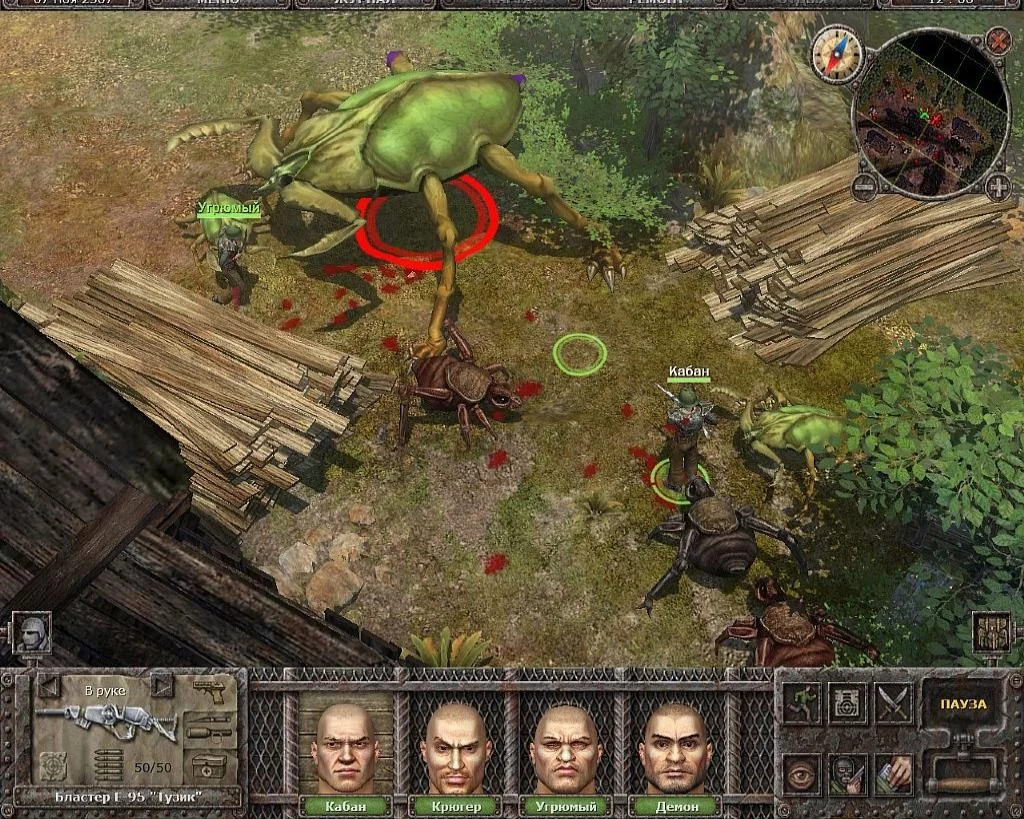The image size is (1024, 819).
Task: Close the minimap with the red X
Action: tap(997, 41)
